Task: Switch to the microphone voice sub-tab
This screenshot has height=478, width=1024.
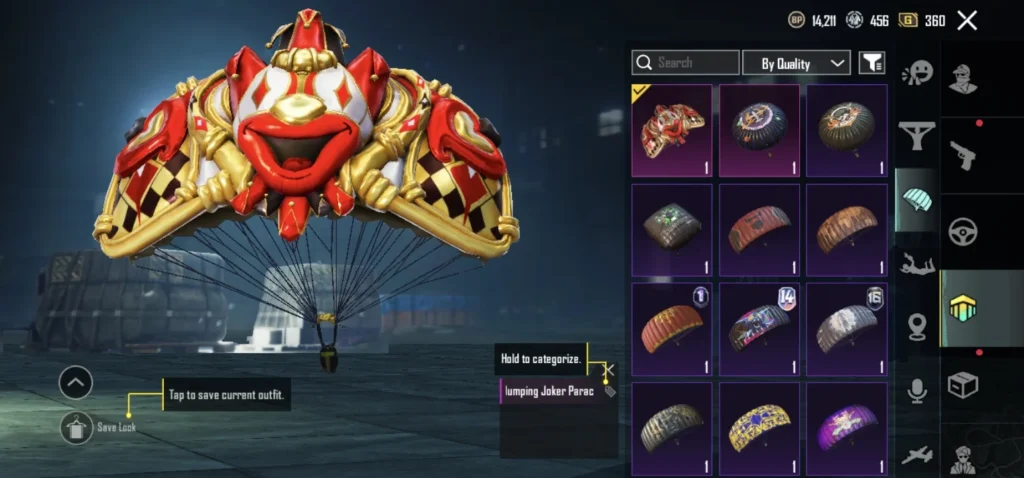Action: (916, 391)
